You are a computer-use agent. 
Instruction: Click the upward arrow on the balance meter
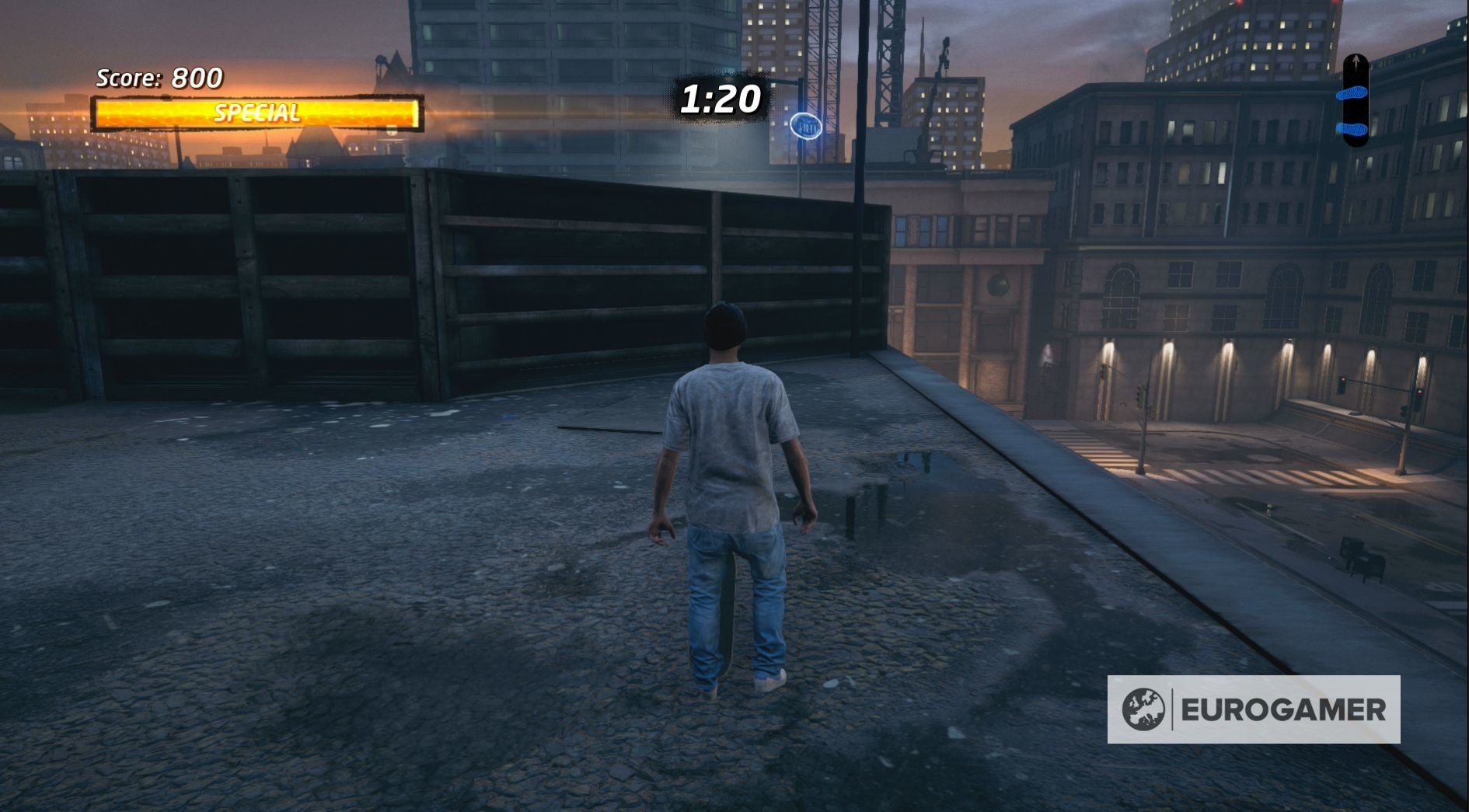pyautogui.click(x=1356, y=61)
